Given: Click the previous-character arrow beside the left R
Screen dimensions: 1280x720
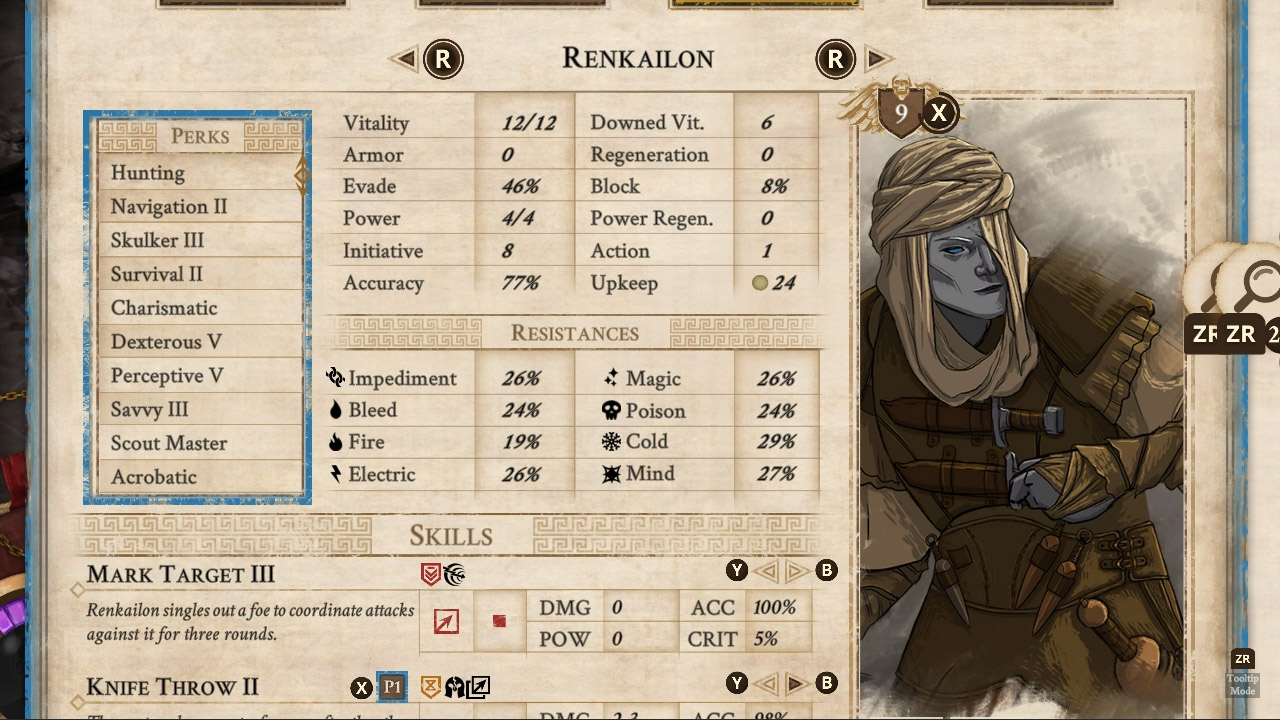Looking at the screenshot, I should [406, 59].
